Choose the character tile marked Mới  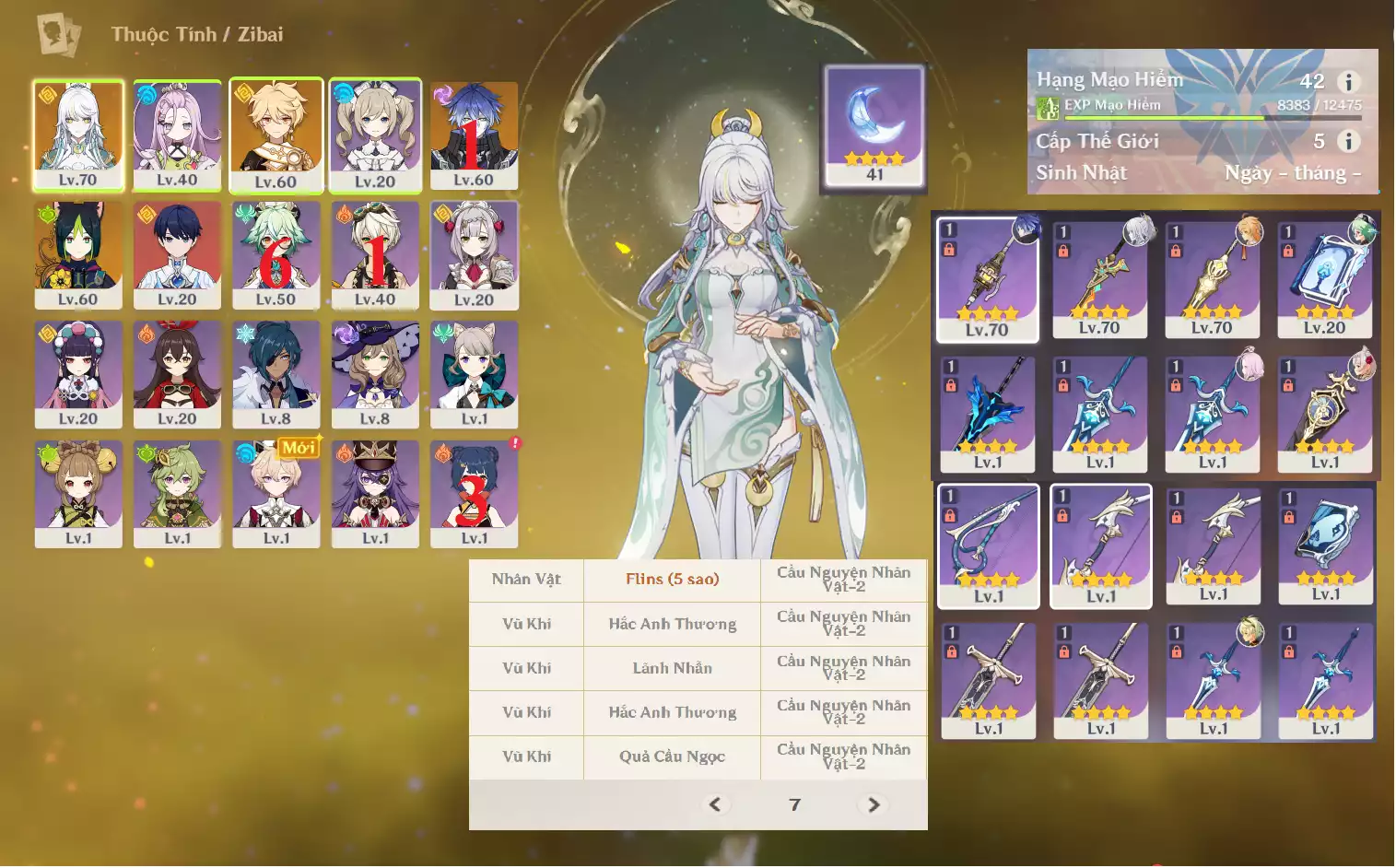click(276, 494)
